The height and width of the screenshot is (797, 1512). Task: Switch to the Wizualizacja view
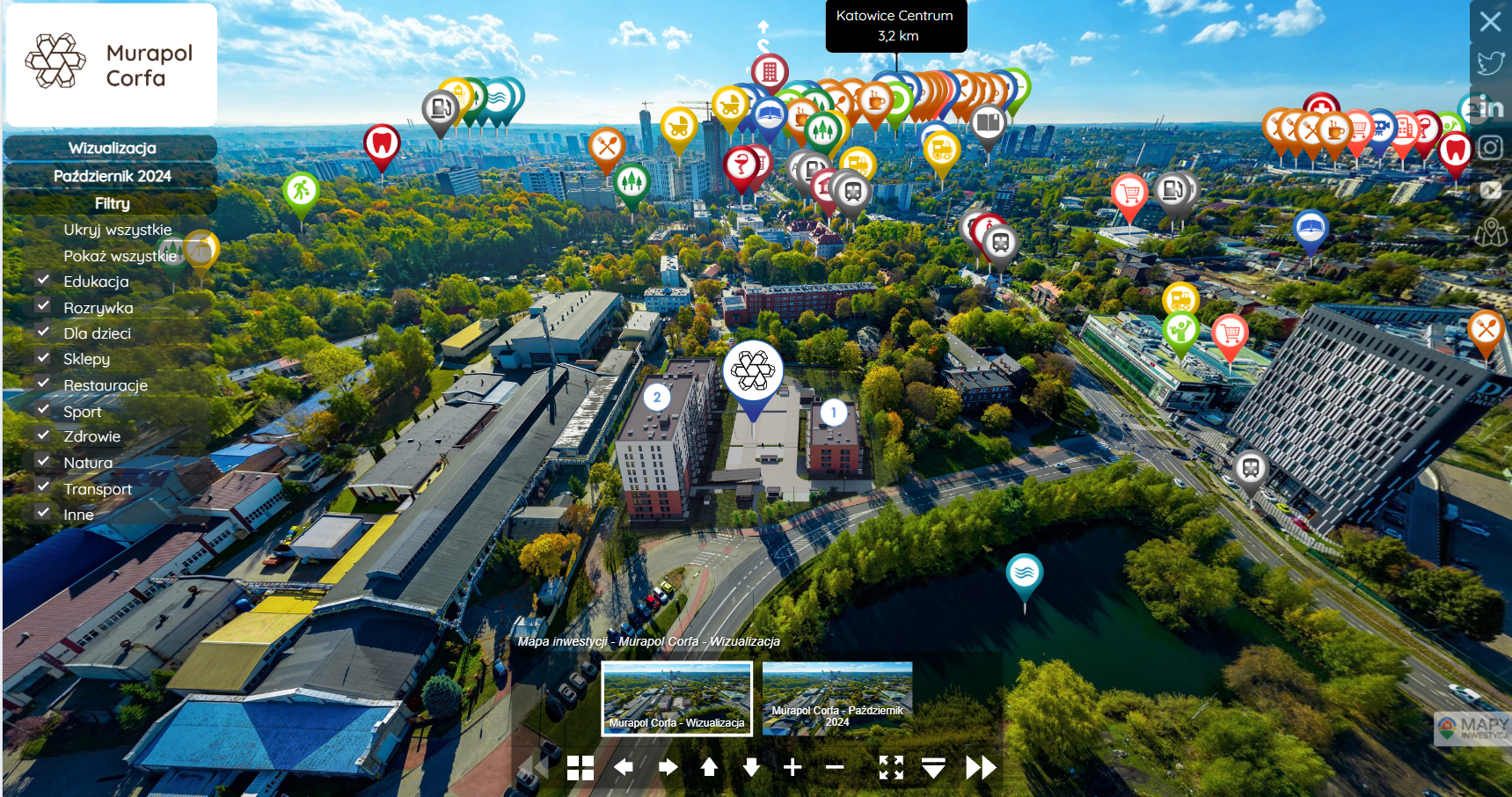pyautogui.click(x=112, y=148)
